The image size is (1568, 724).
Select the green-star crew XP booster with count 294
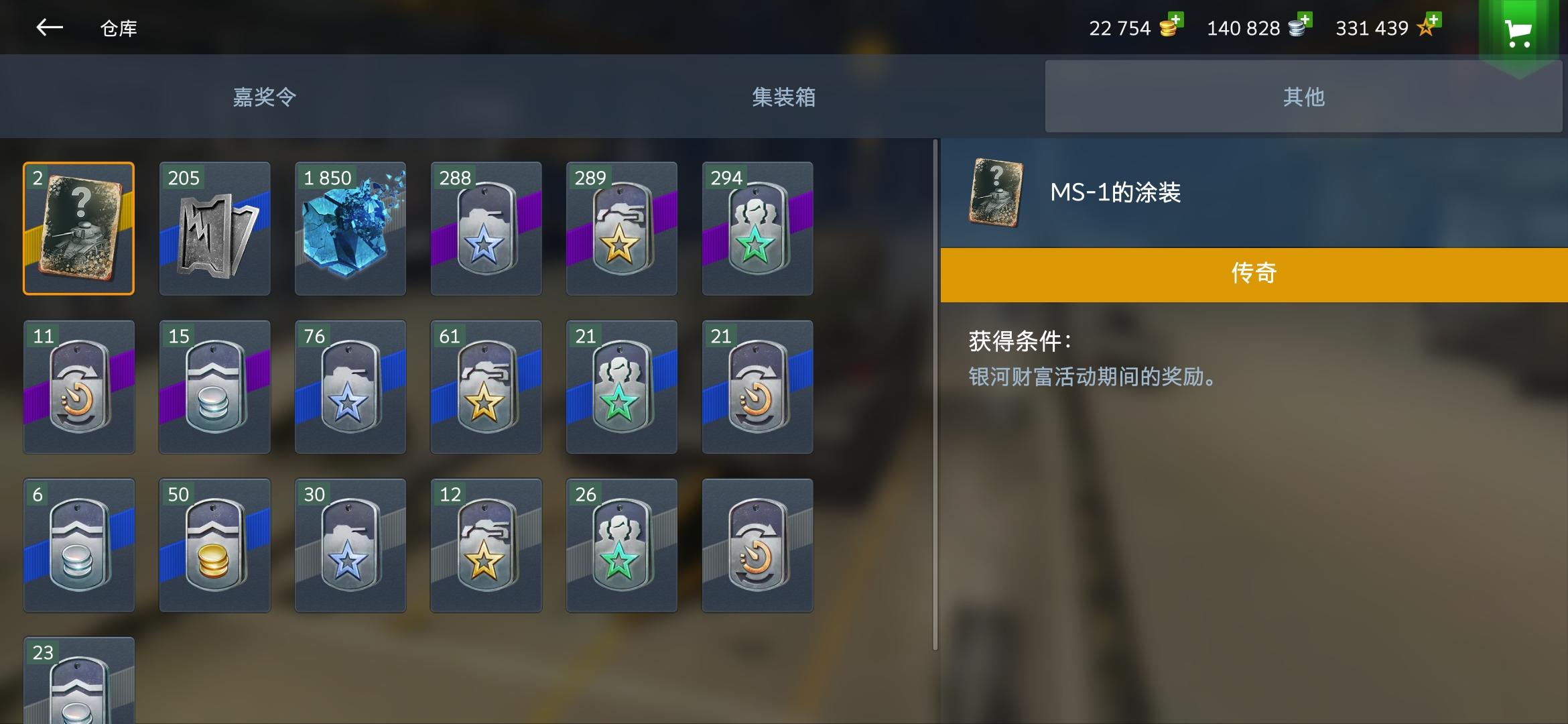click(757, 228)
